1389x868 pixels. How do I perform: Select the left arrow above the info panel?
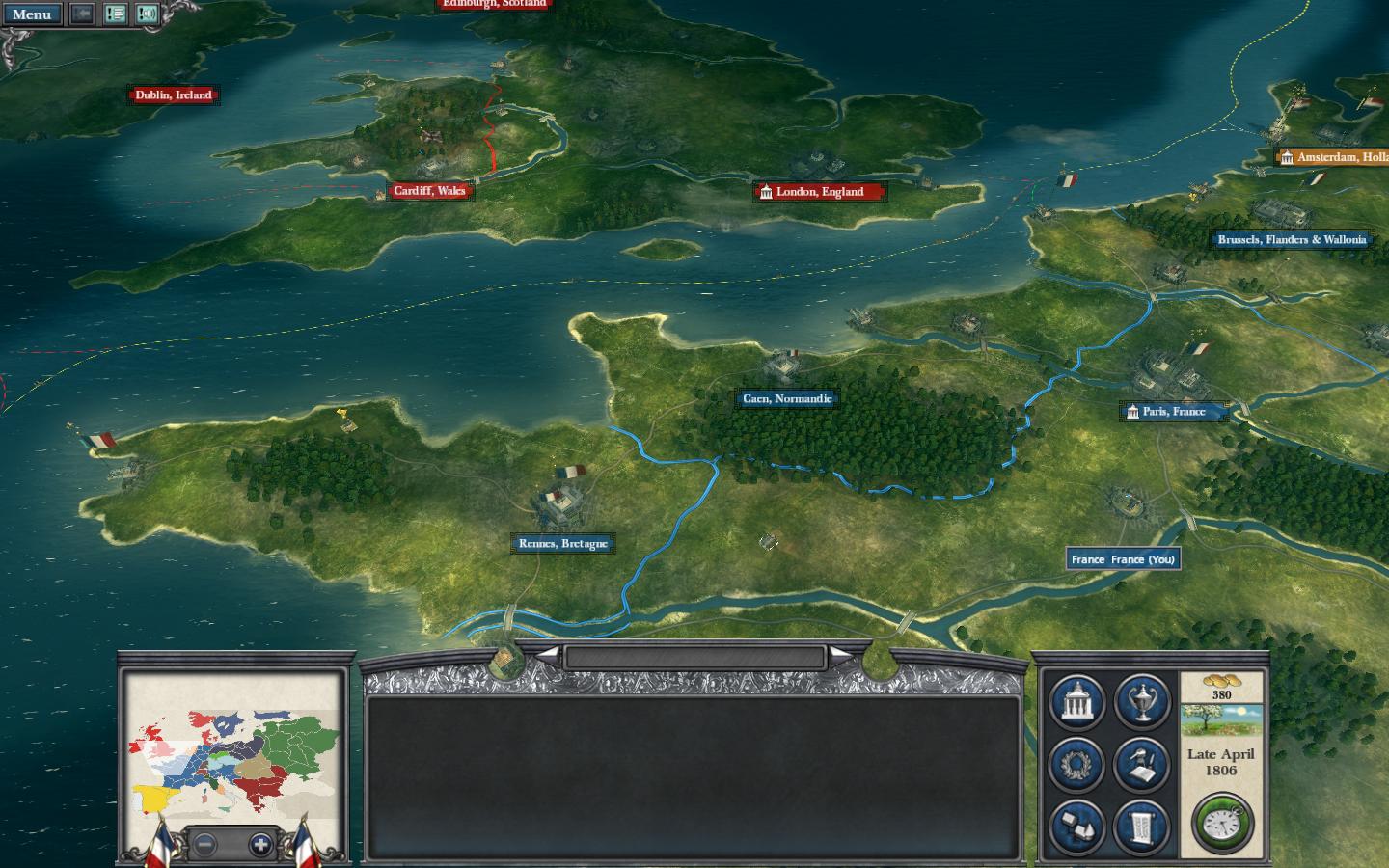tap(548, 655)
